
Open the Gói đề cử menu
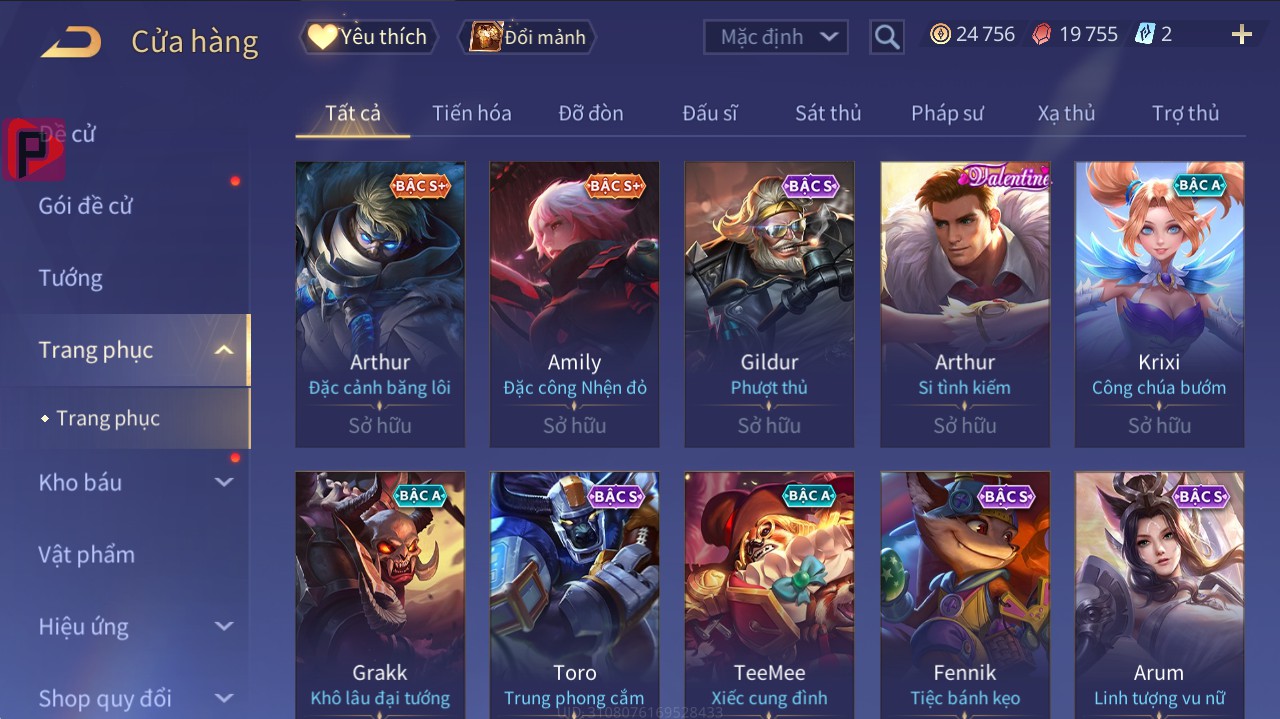pyautogui.click(x=86, y=206)
